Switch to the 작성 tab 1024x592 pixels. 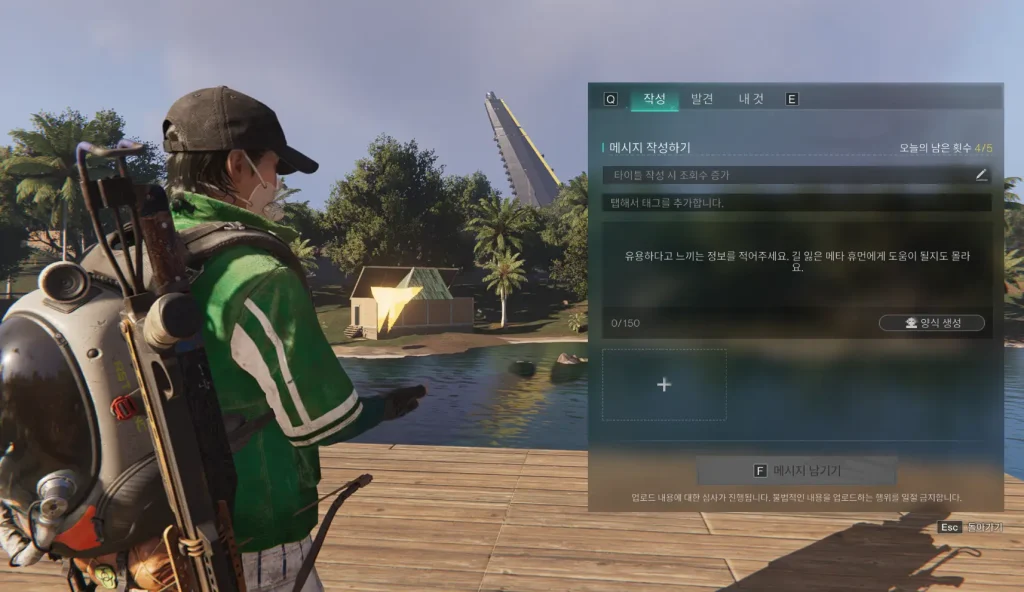(x=654, y=99)
